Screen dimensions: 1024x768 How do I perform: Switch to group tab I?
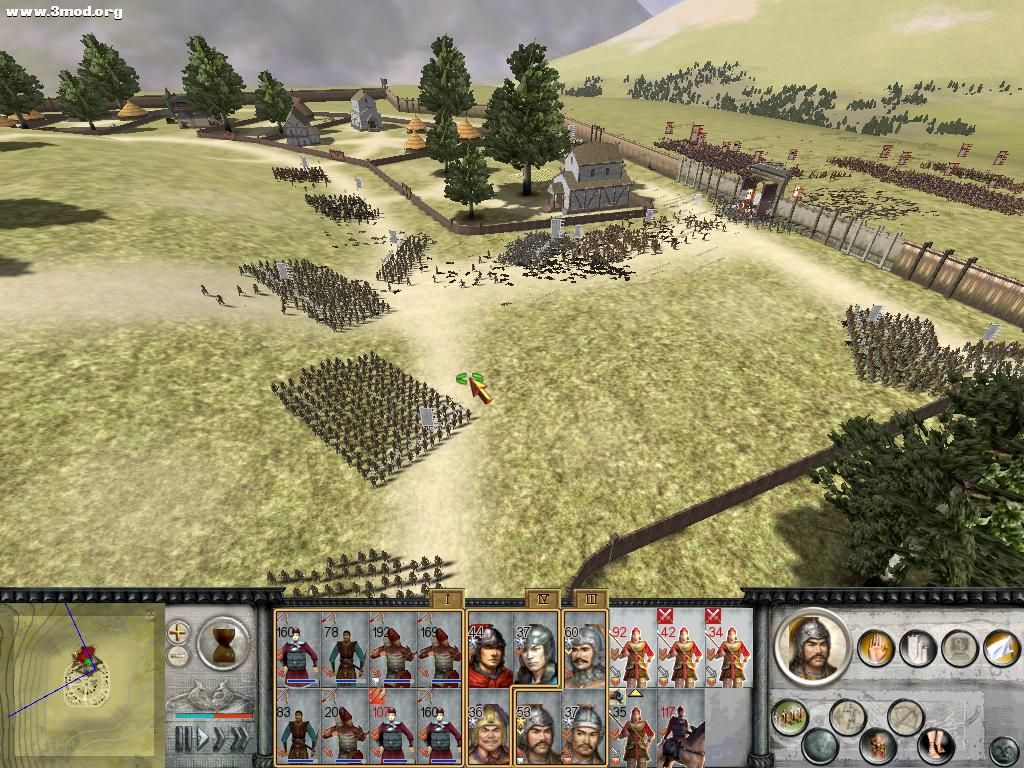446,599
